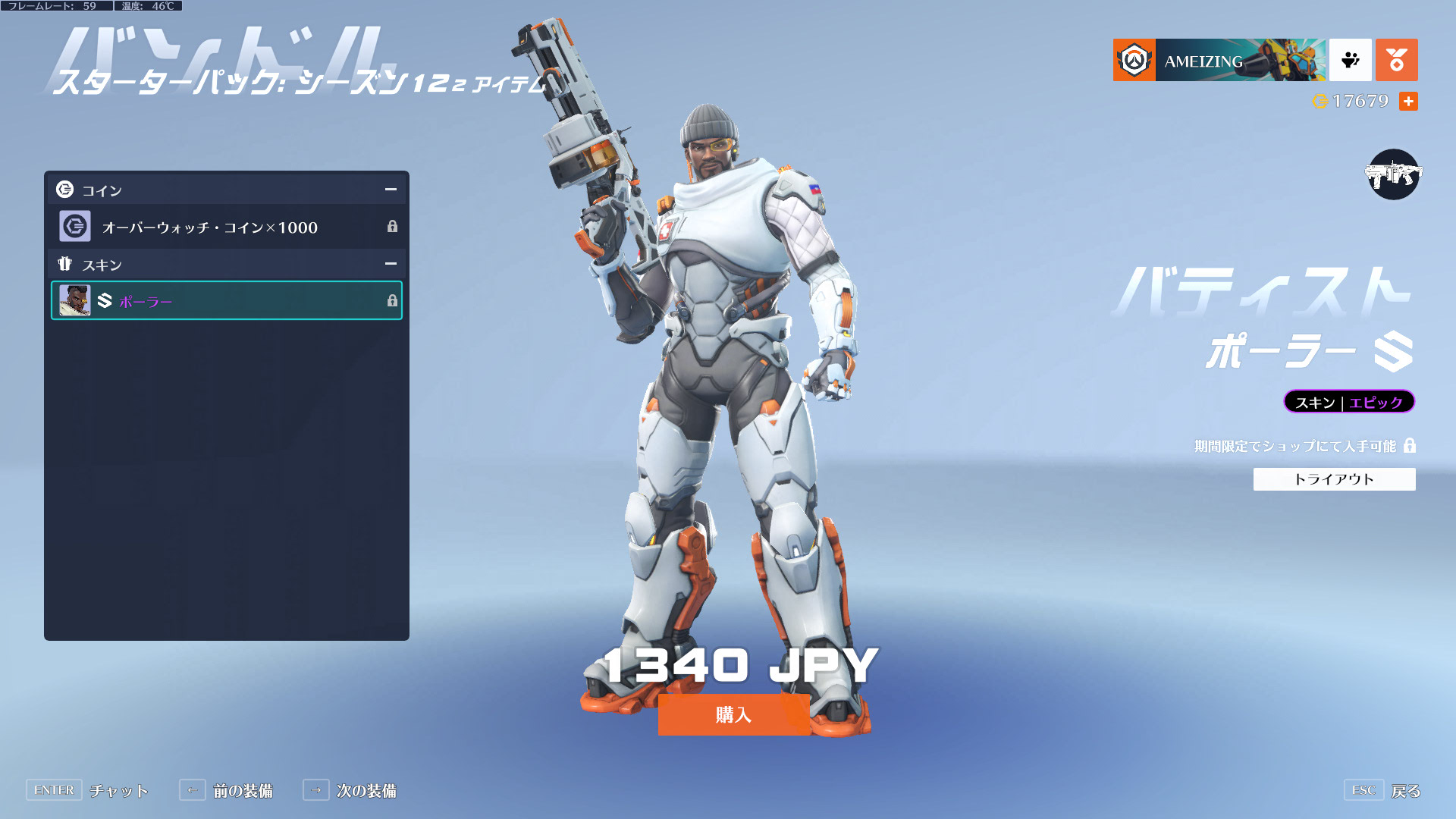Collapse the スキン category section

(391, 264)
